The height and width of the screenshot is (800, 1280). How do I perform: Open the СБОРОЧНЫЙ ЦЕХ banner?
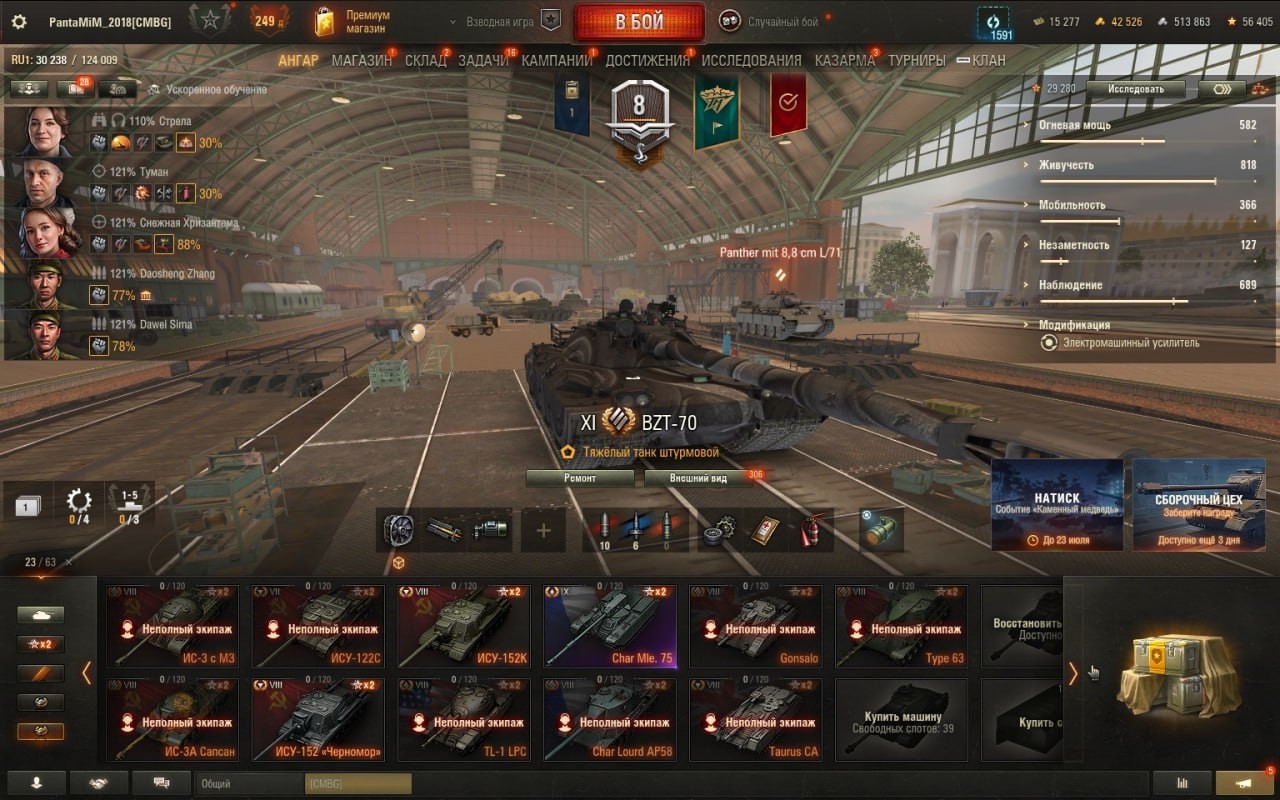click(x=1197, y=505)
